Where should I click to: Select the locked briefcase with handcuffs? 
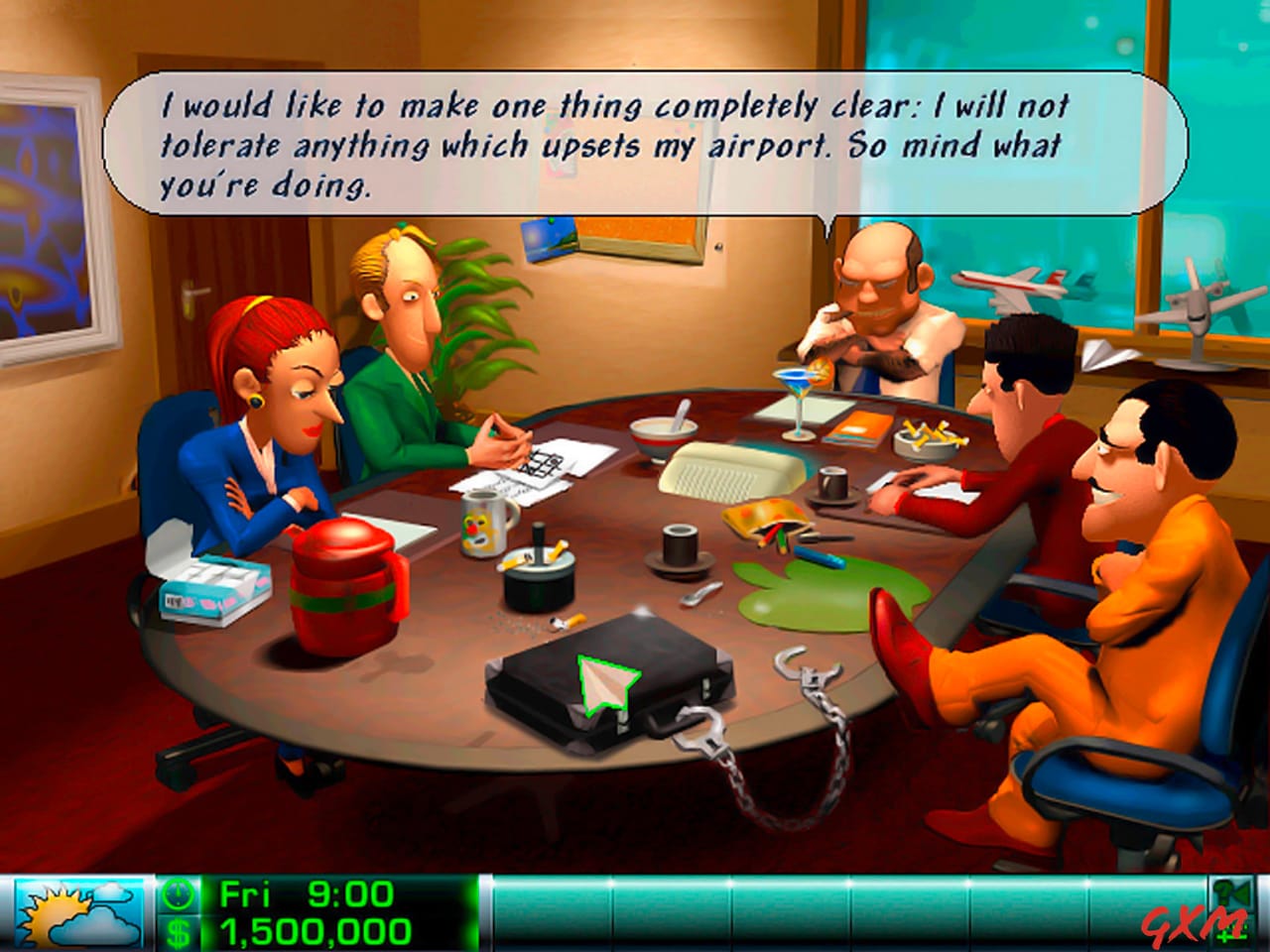point(610,684)
